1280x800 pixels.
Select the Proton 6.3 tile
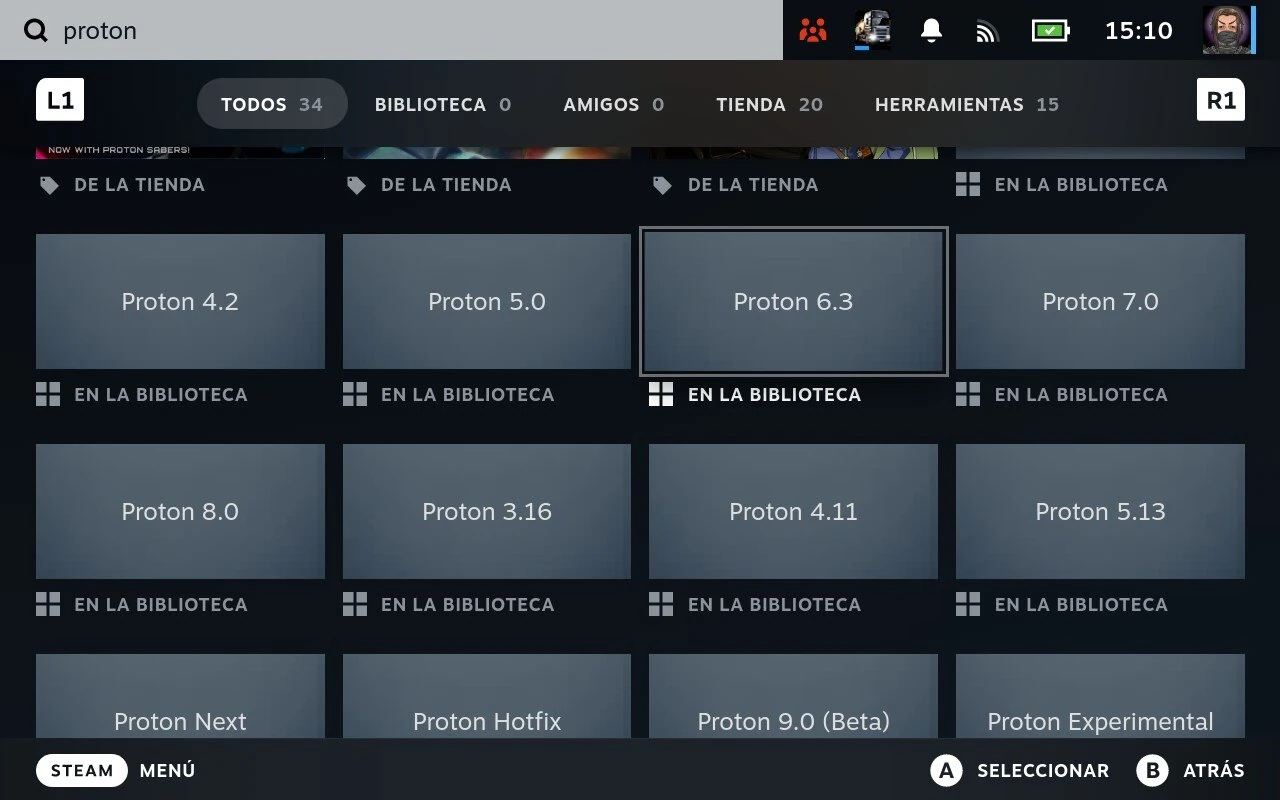coord(793,301)
